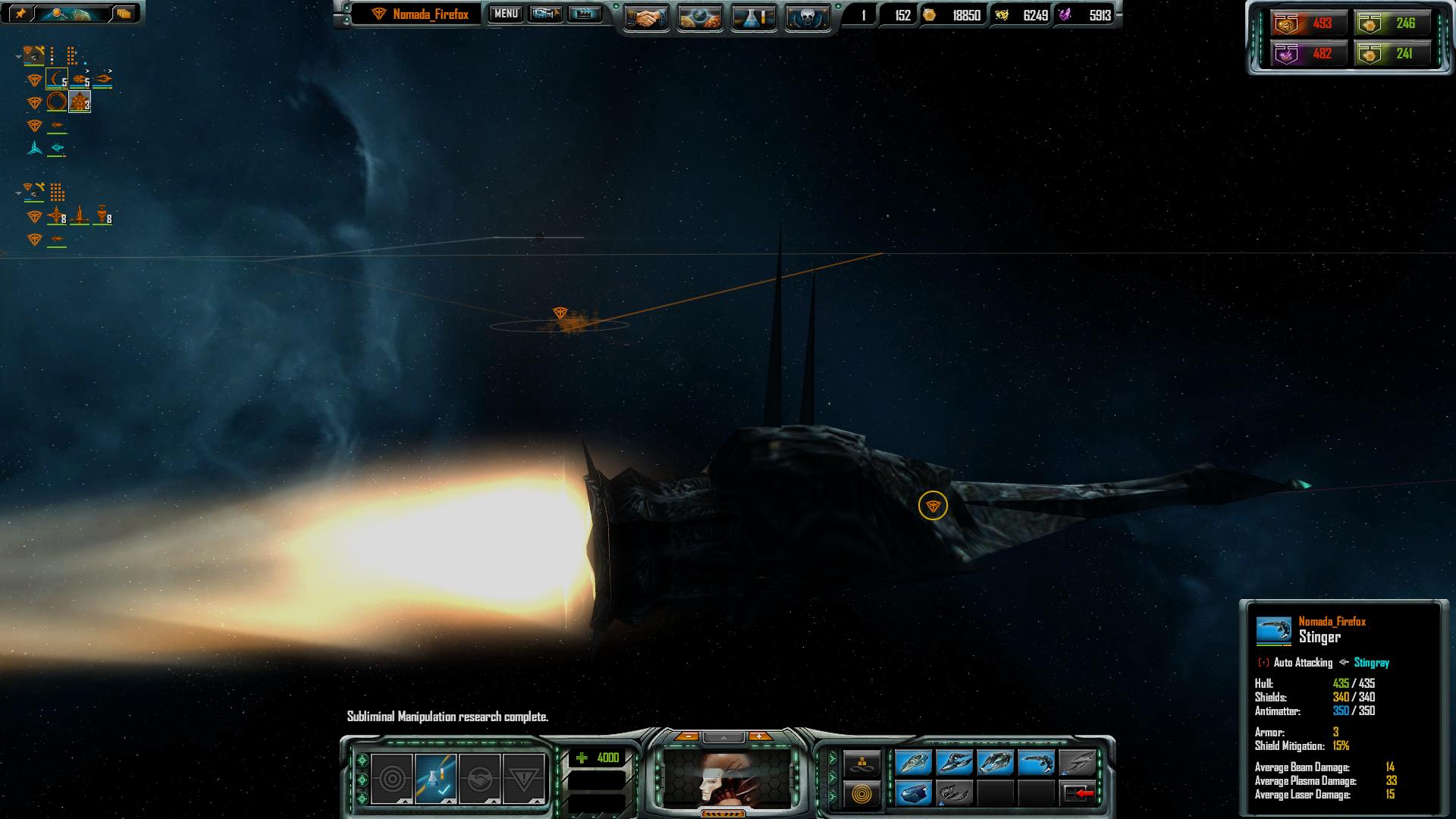Select the research notification with flask and checkmark
This screenshot has height=819, width=1456.
(435, 778)
